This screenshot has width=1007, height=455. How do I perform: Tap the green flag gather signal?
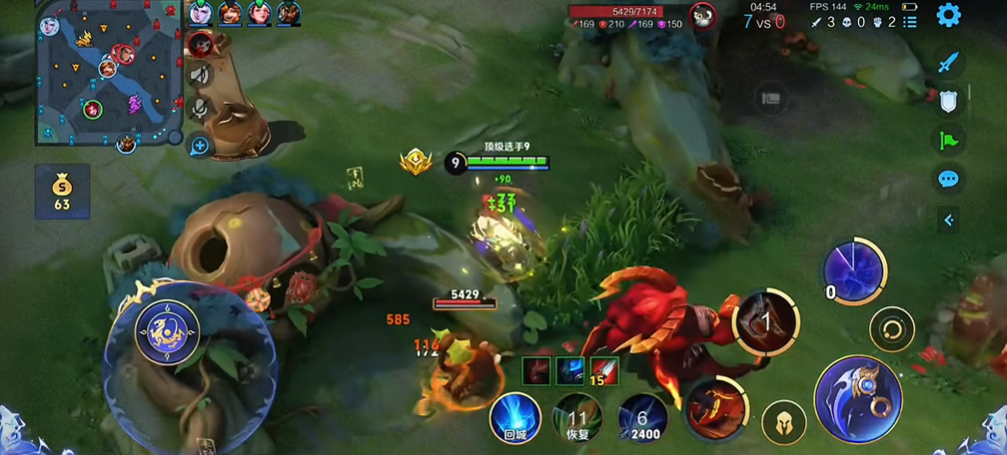[948, 141]
